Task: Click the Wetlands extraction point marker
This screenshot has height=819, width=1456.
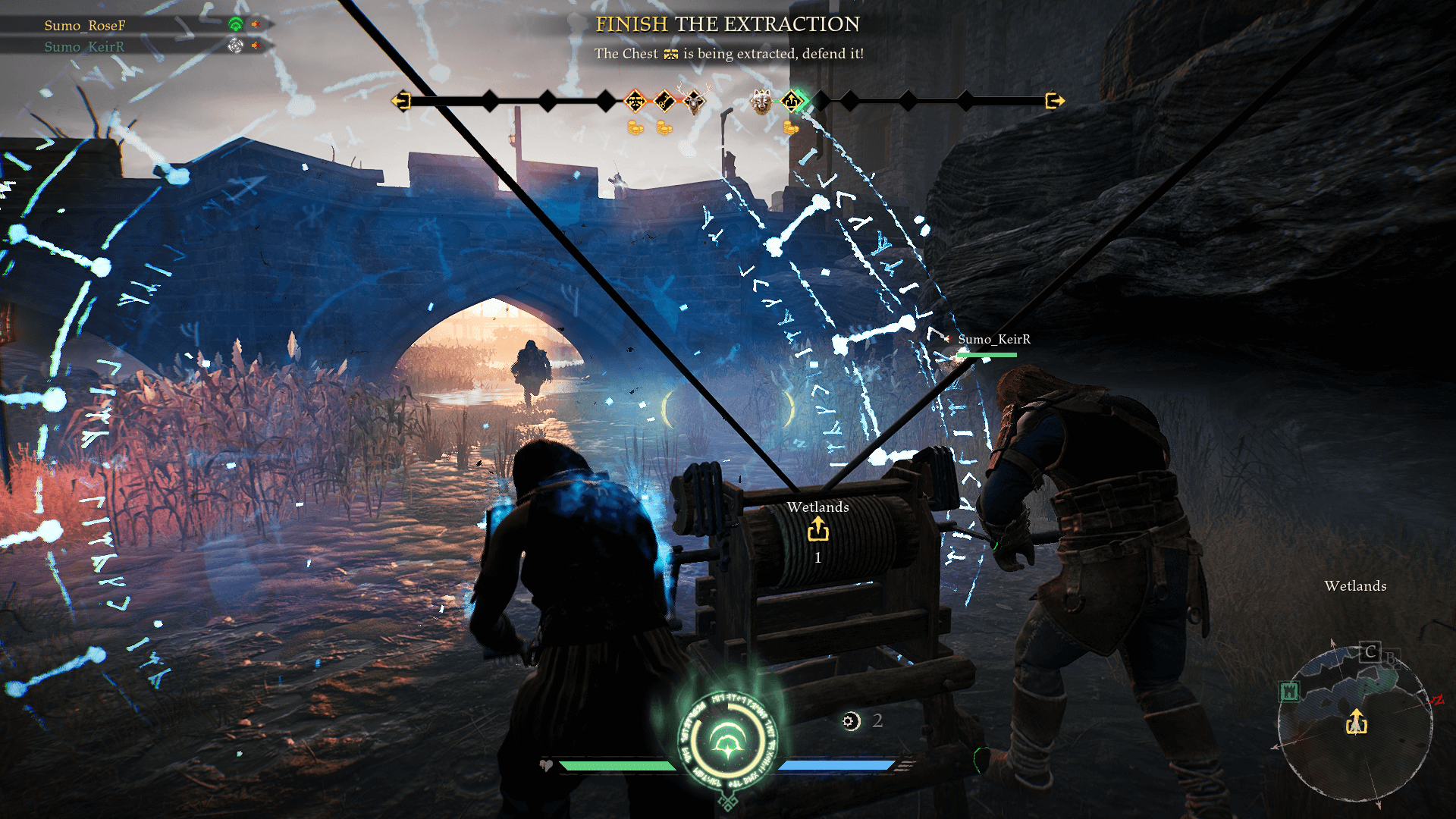Action: point(817,529)
